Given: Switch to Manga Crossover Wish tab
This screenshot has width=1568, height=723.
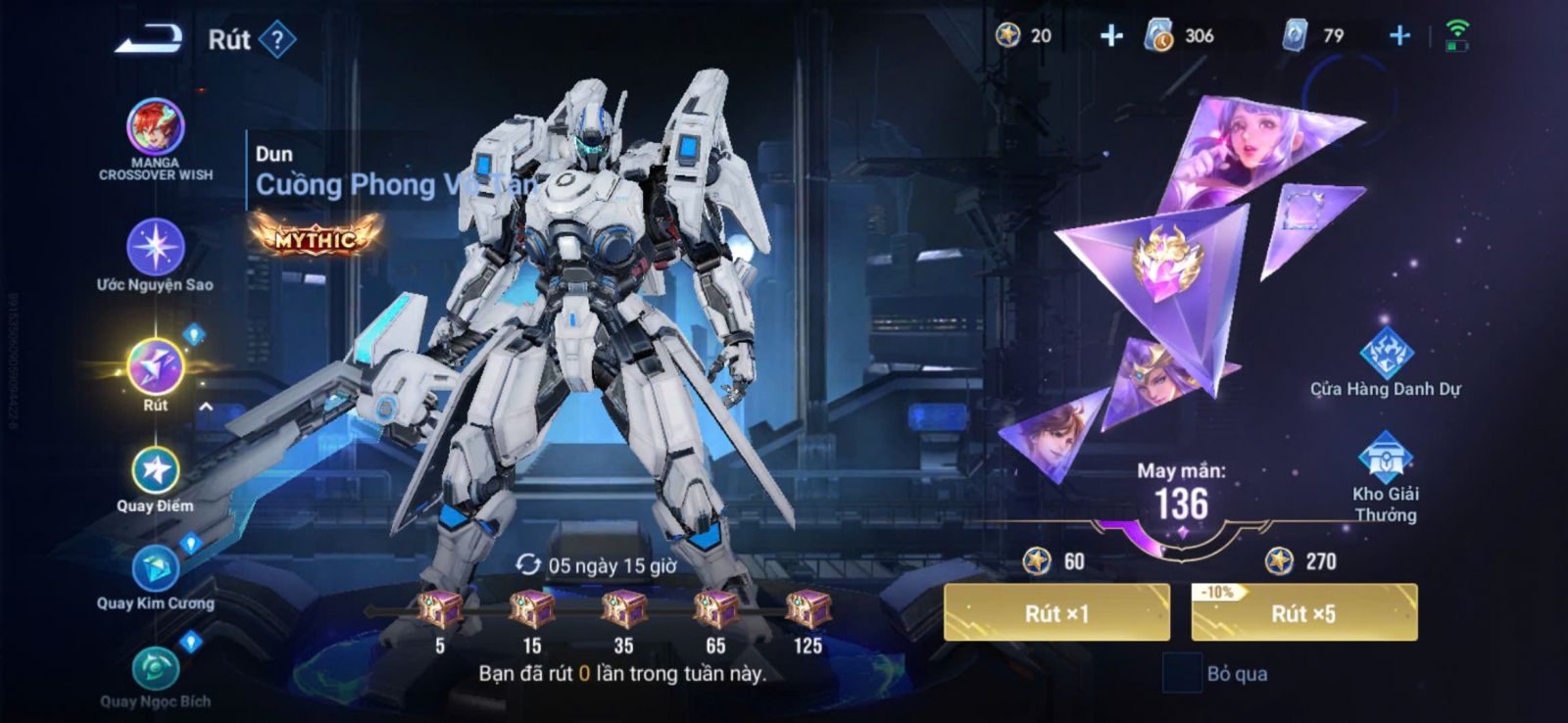Looking at the screenshot, I should point(155,127).
